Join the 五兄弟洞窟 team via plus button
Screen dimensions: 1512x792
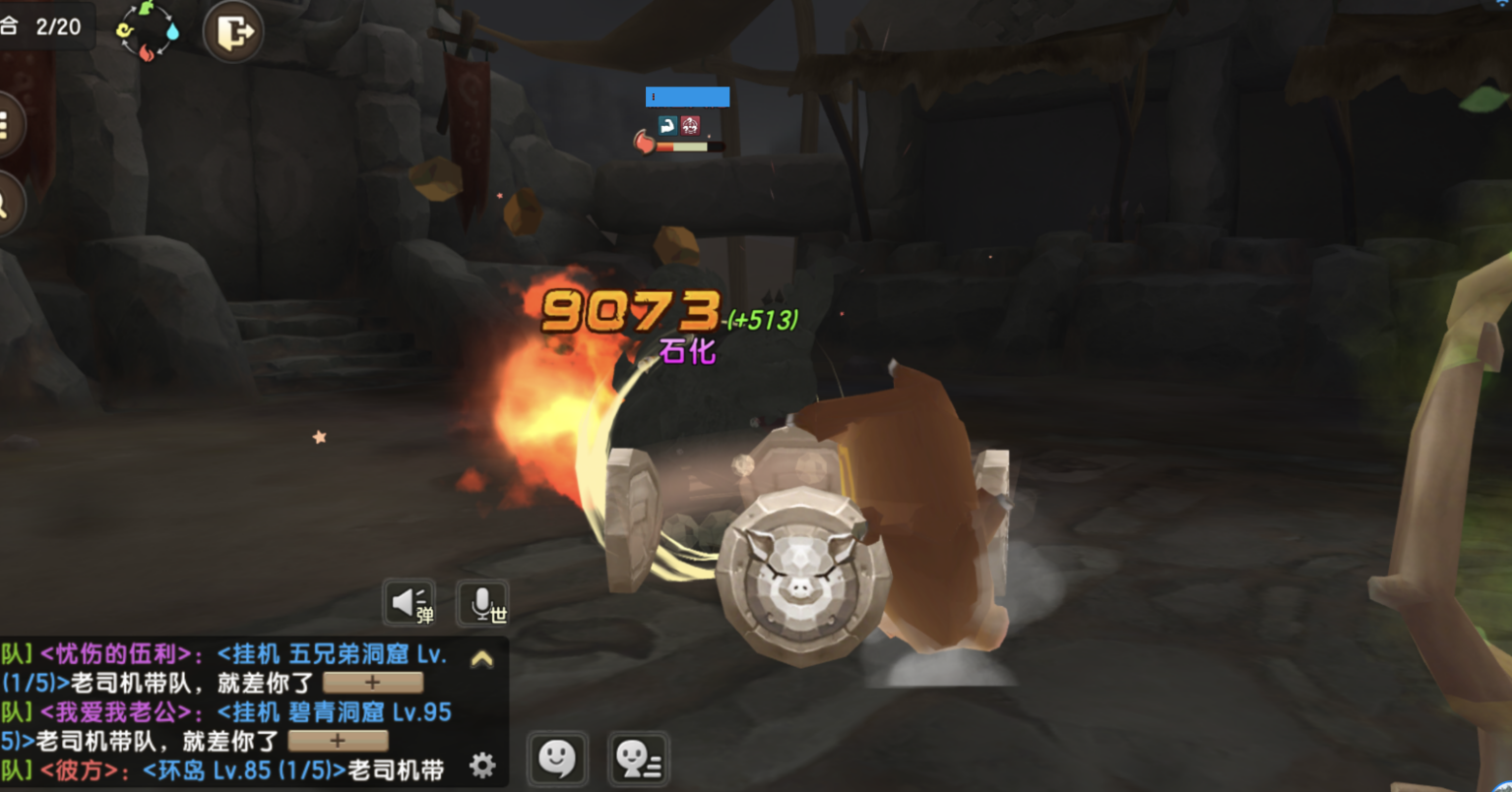[372, 682]
